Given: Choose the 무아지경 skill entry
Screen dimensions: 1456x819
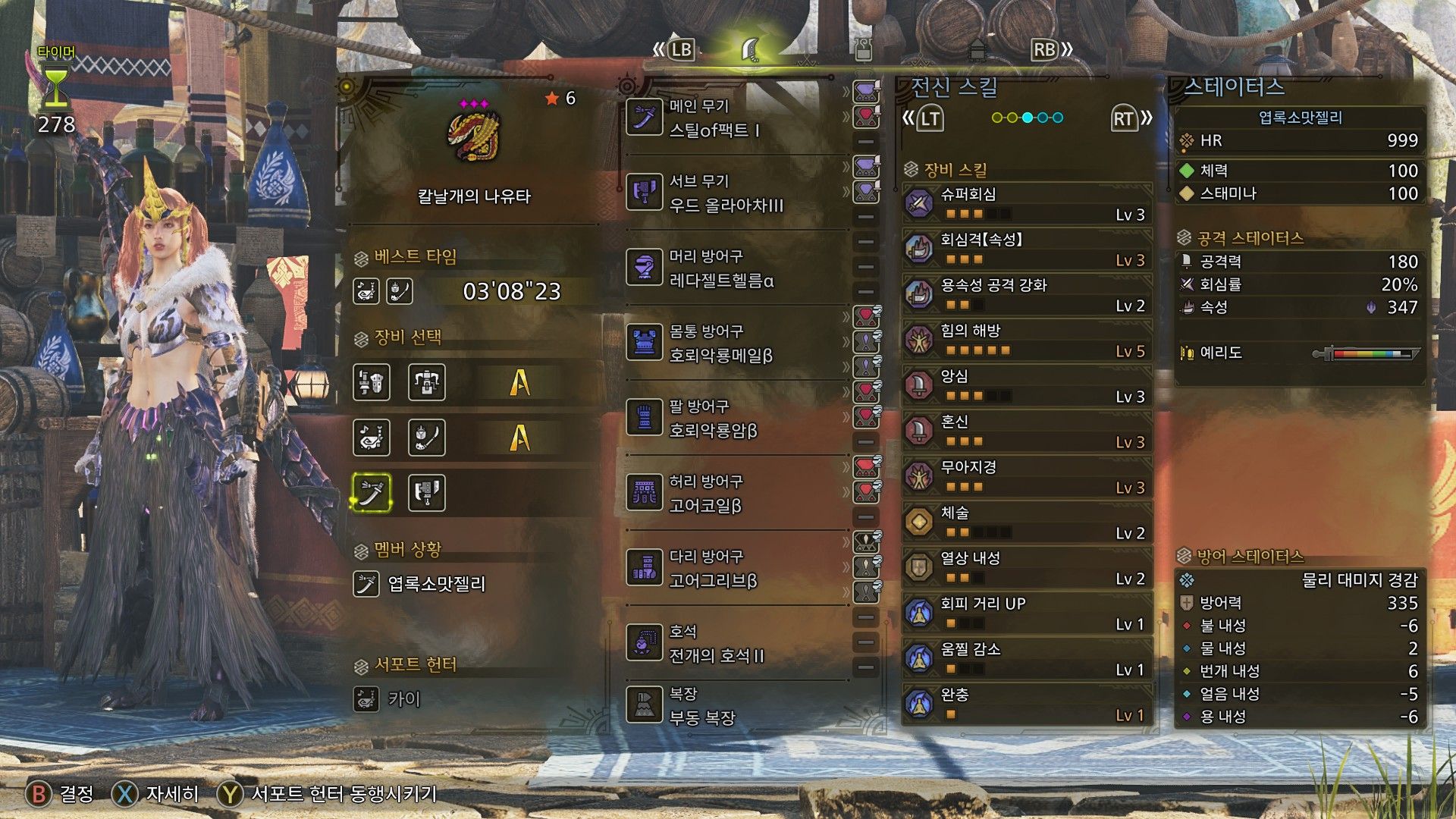Looking at the screenshot, I should point(1028,478).
